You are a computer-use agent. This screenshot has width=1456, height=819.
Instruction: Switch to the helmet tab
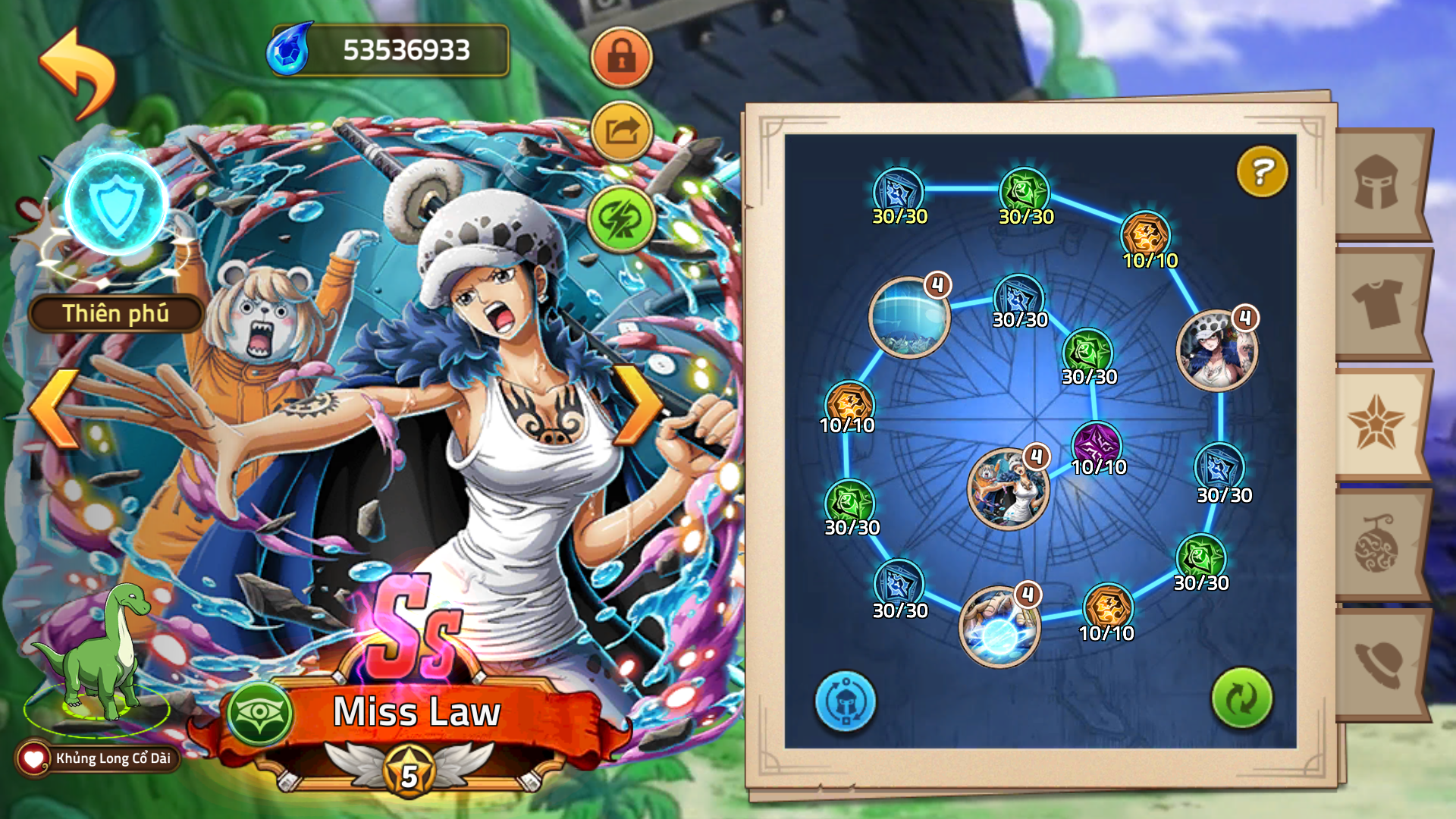tap(1377, 183)
